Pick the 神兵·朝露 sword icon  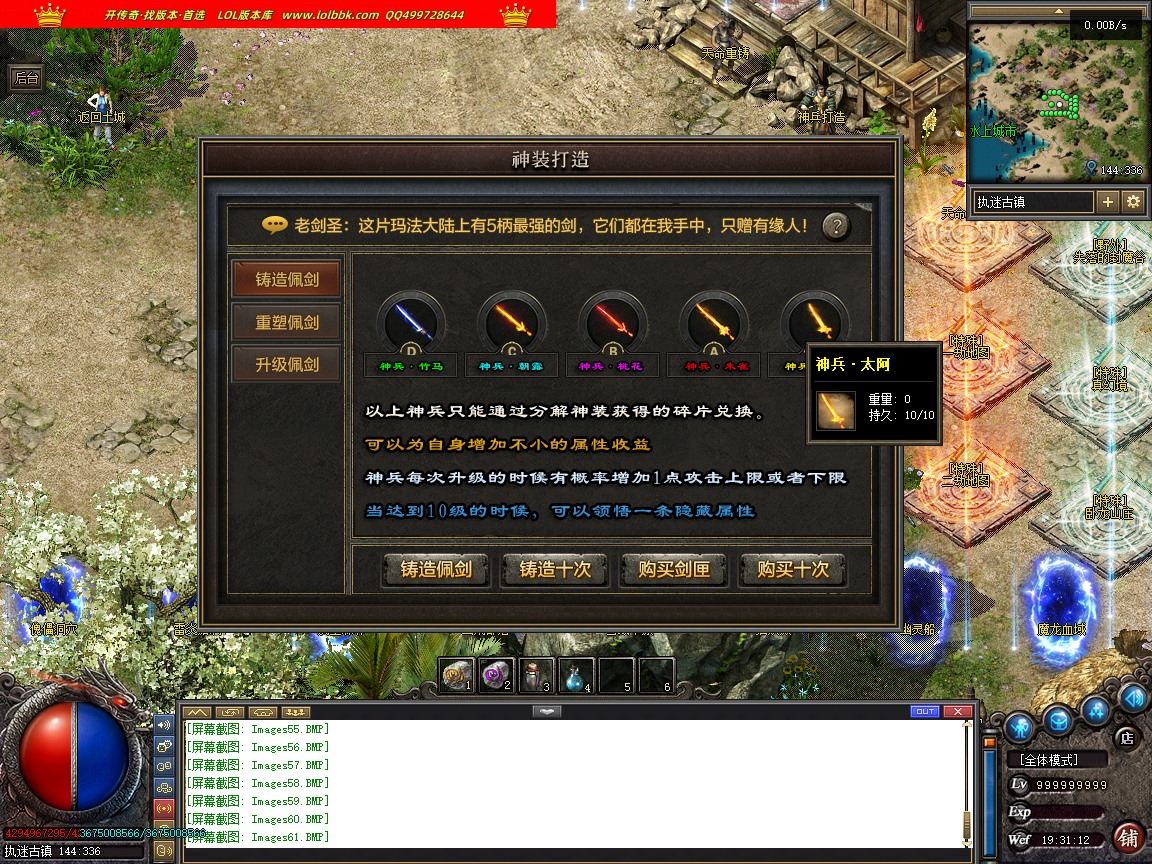pyautogui.click(x=512, y=322)
